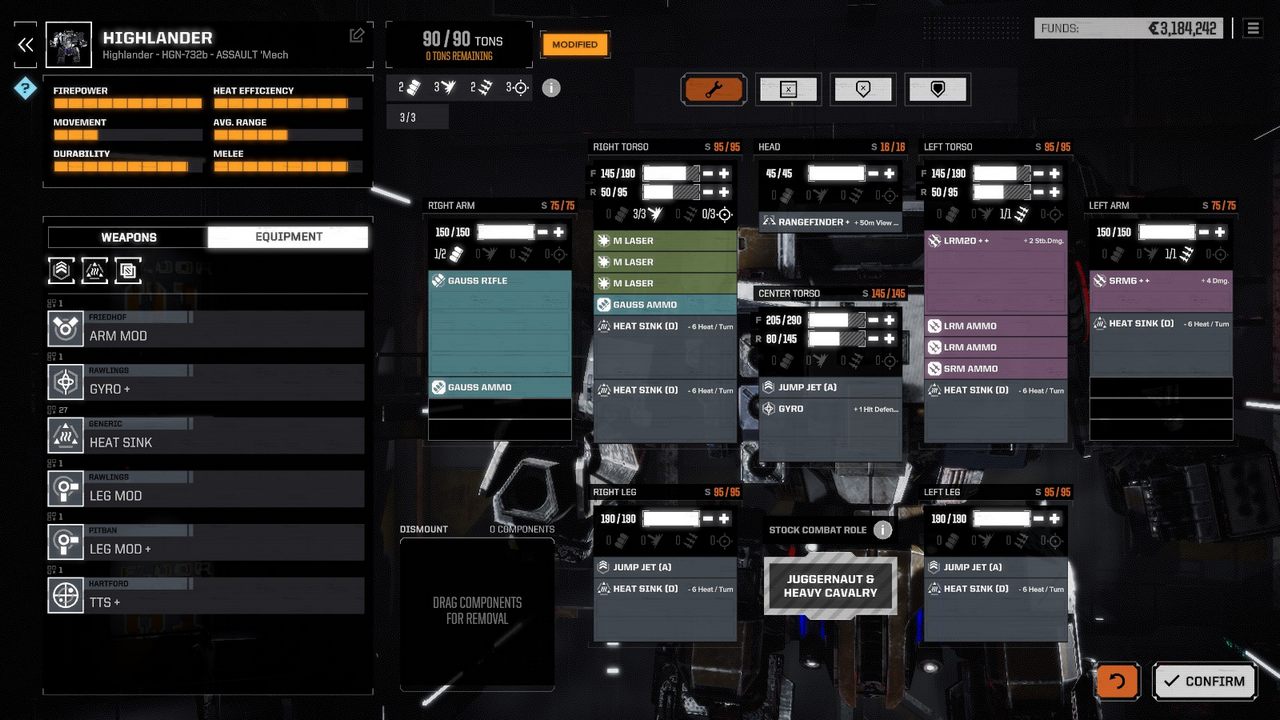Select the LRM20++ in left torso

click(x=994, y=241)
